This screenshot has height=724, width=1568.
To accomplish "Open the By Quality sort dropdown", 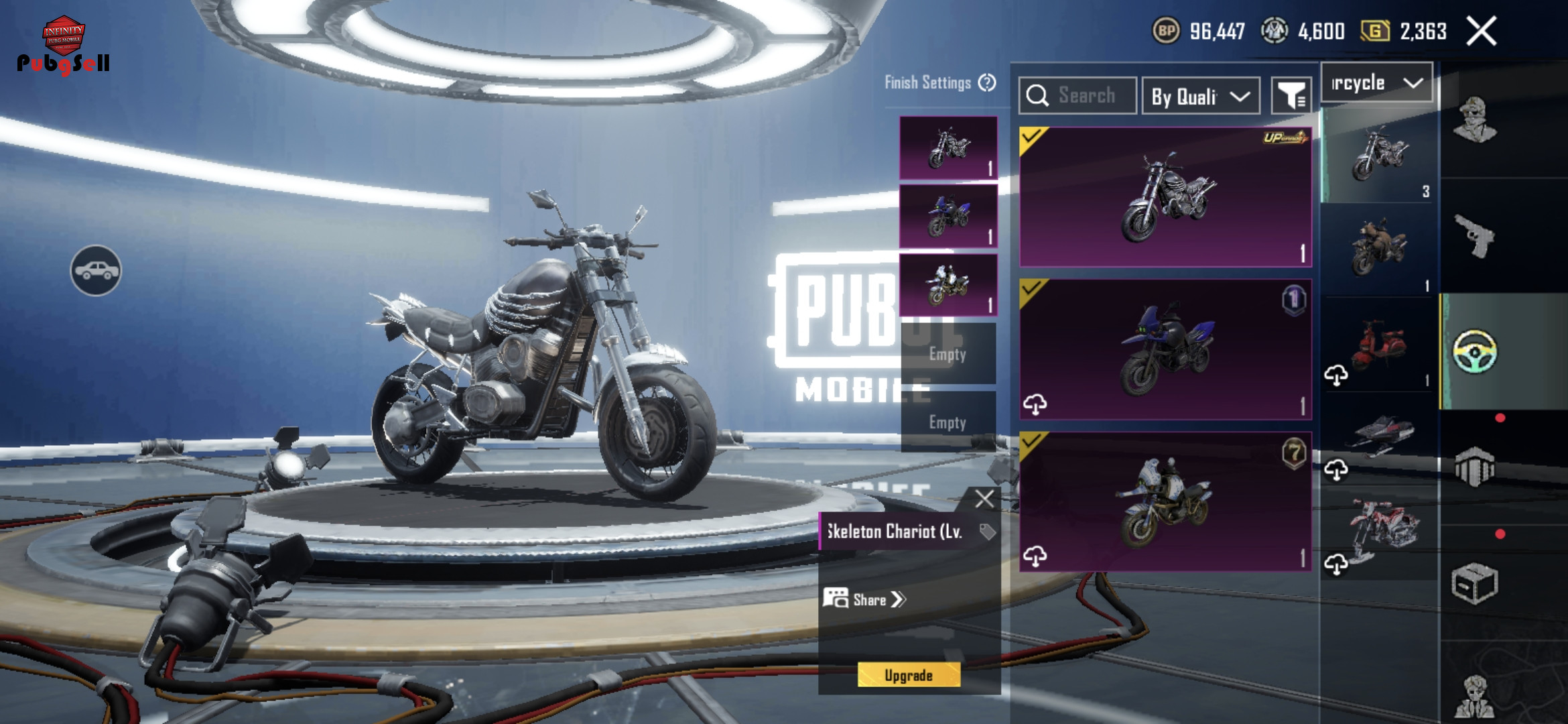I will [1200, 97].
